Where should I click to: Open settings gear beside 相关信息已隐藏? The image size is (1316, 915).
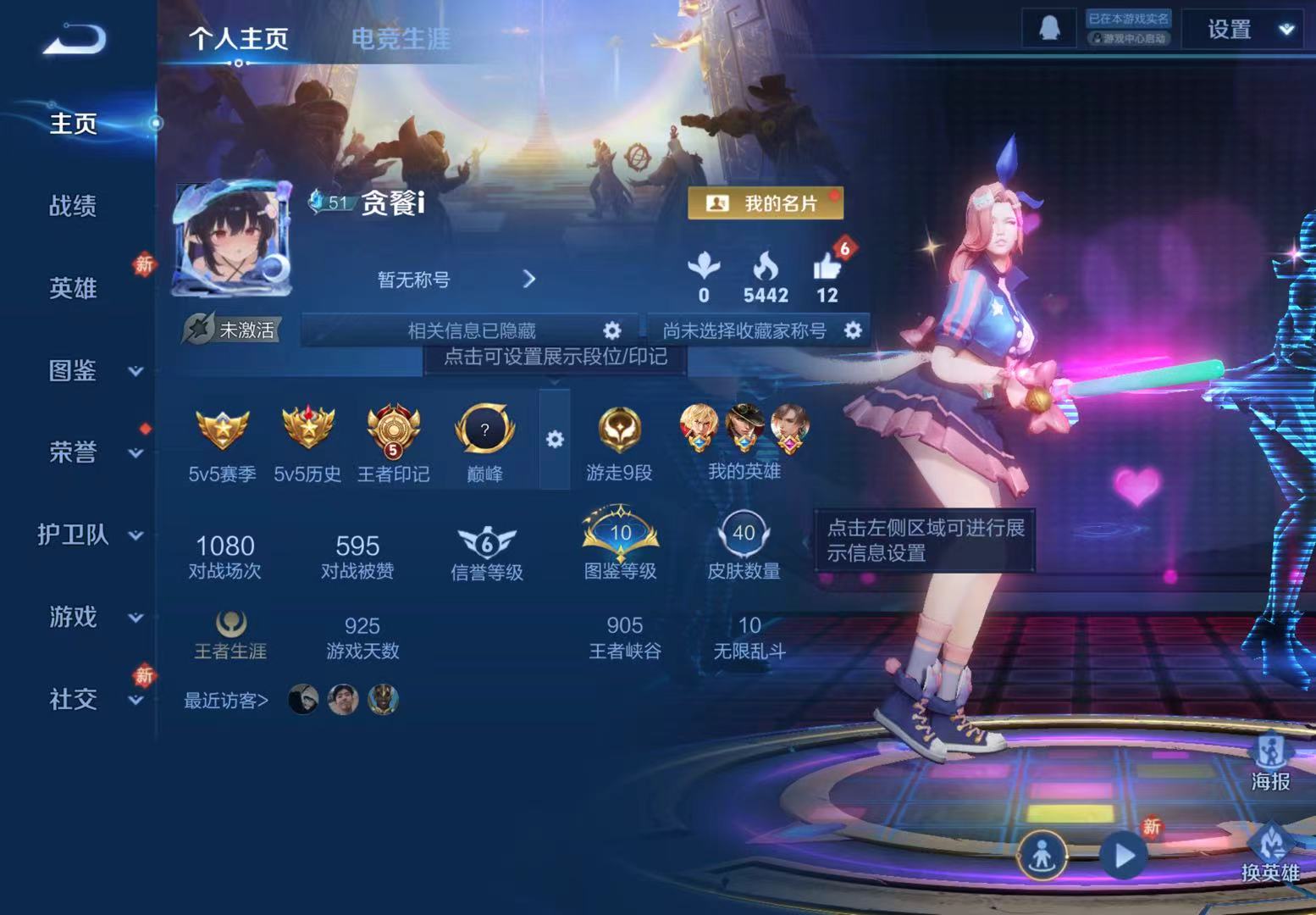[x=612, y=330]
